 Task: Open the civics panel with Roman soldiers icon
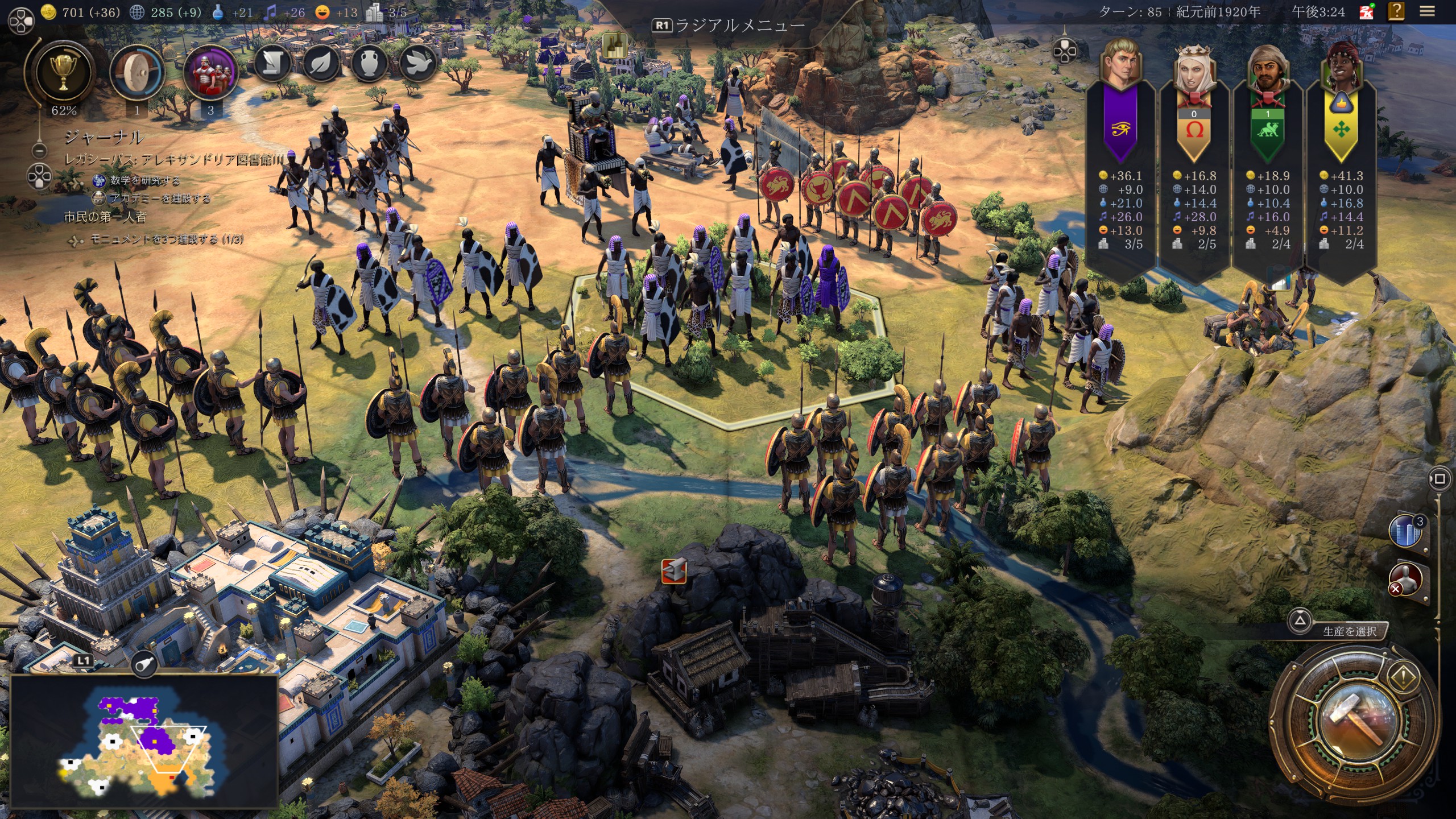click(x=210, y=73)
